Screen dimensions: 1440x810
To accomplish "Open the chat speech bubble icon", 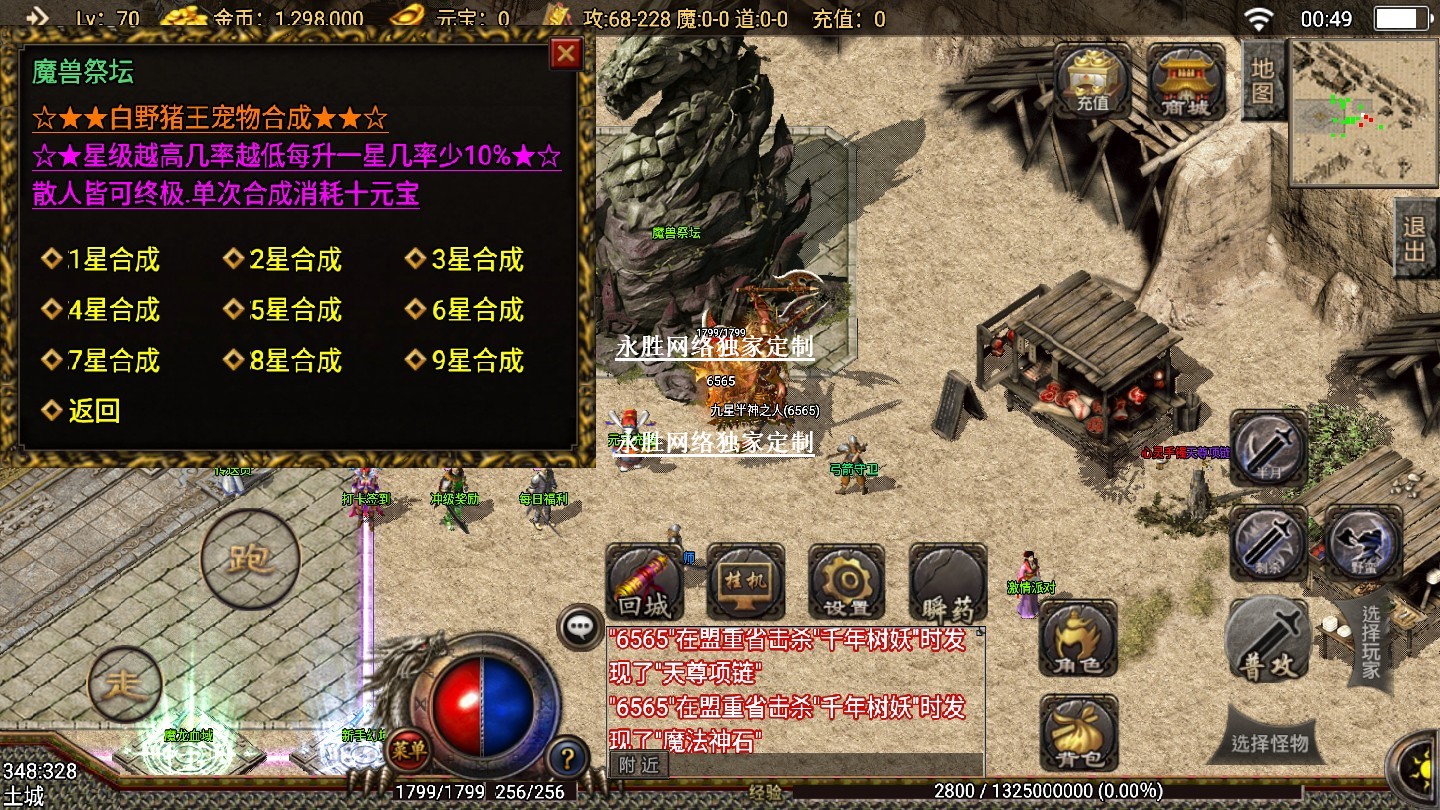I will [580, 627].
